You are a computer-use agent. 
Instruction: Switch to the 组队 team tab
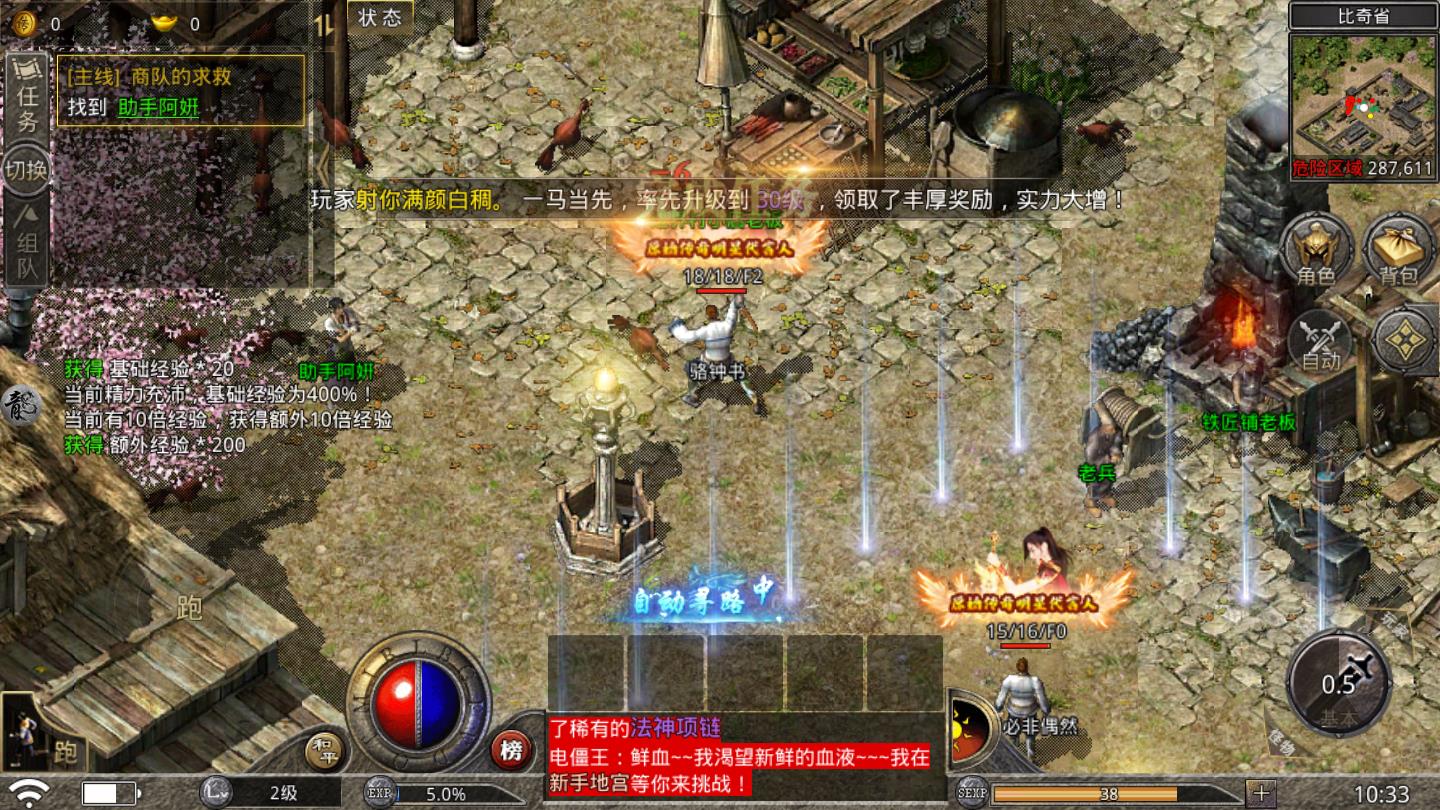point(27,243)
